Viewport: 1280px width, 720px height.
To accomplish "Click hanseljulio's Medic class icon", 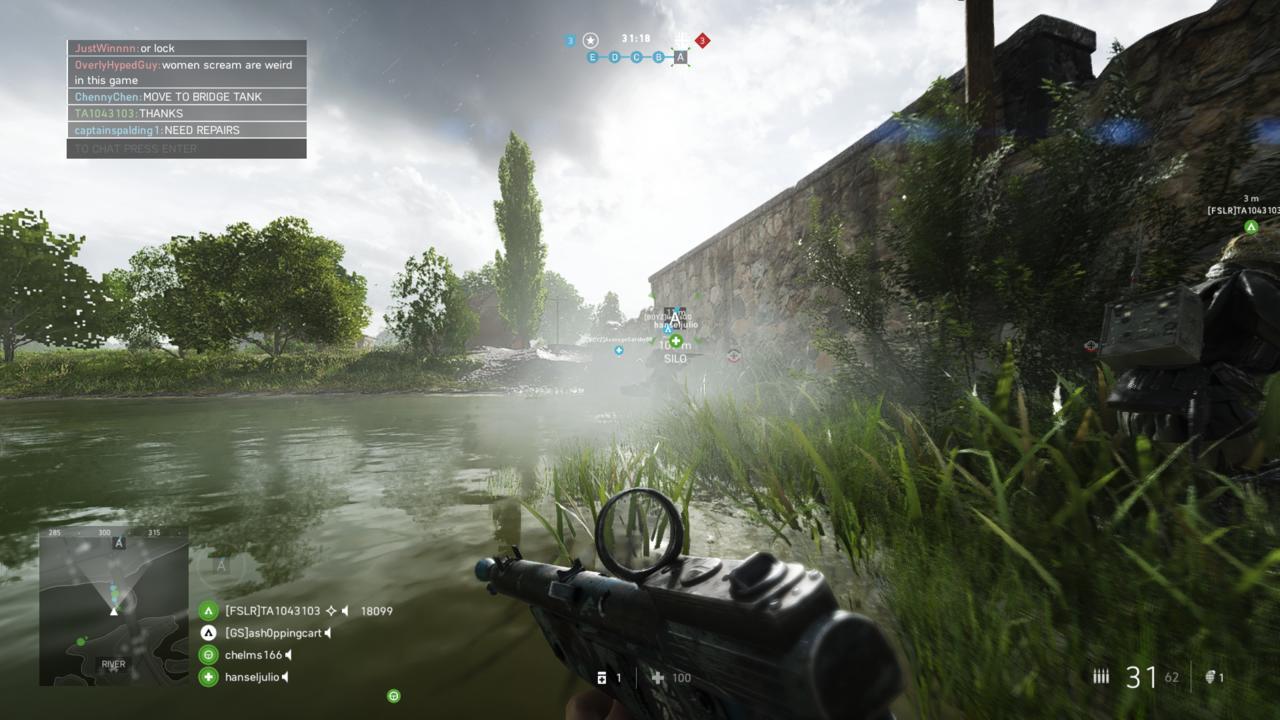I will click(x=208, y=677).
